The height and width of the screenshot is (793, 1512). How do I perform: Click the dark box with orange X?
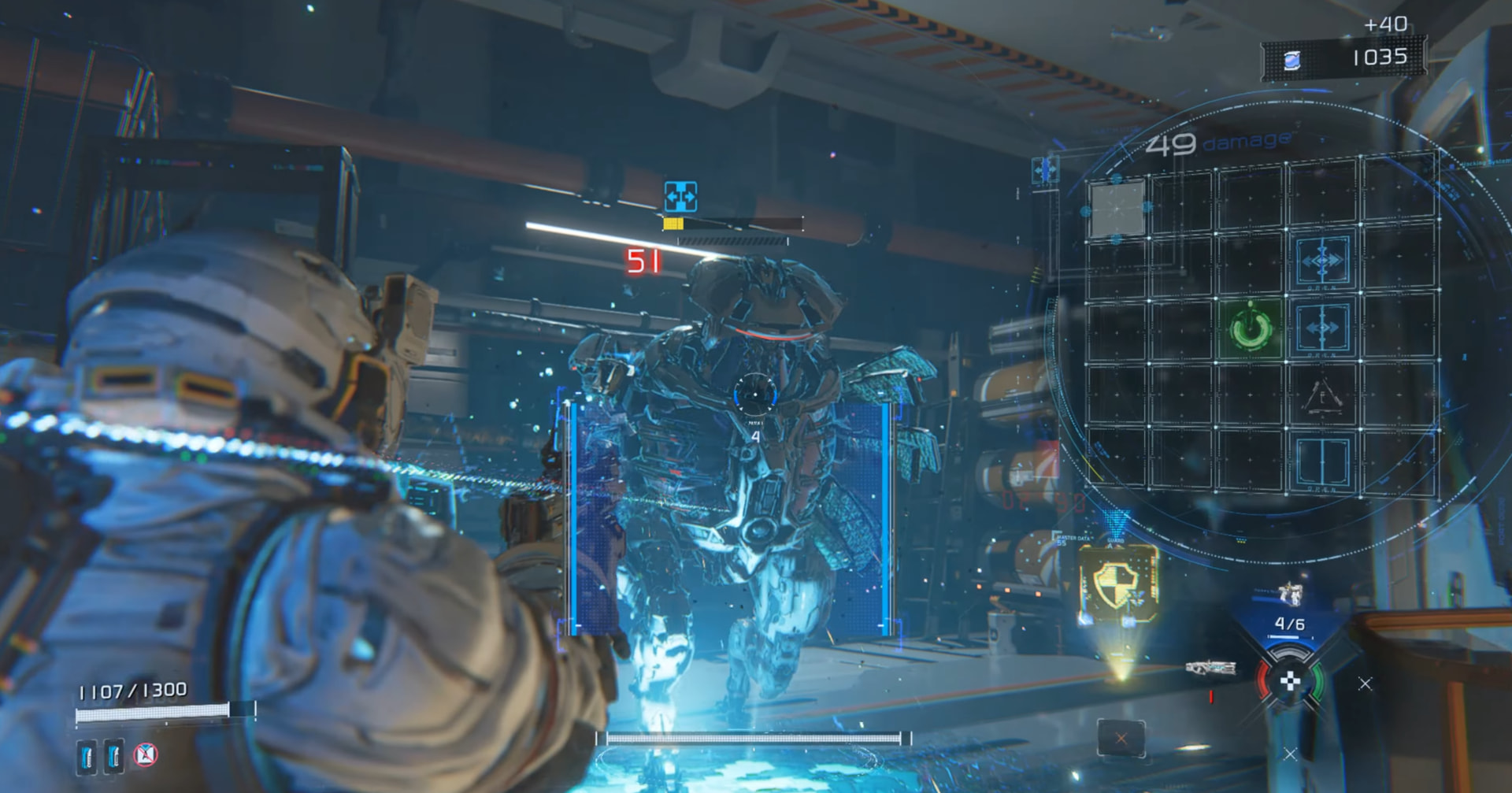(x=1121, y=739)
